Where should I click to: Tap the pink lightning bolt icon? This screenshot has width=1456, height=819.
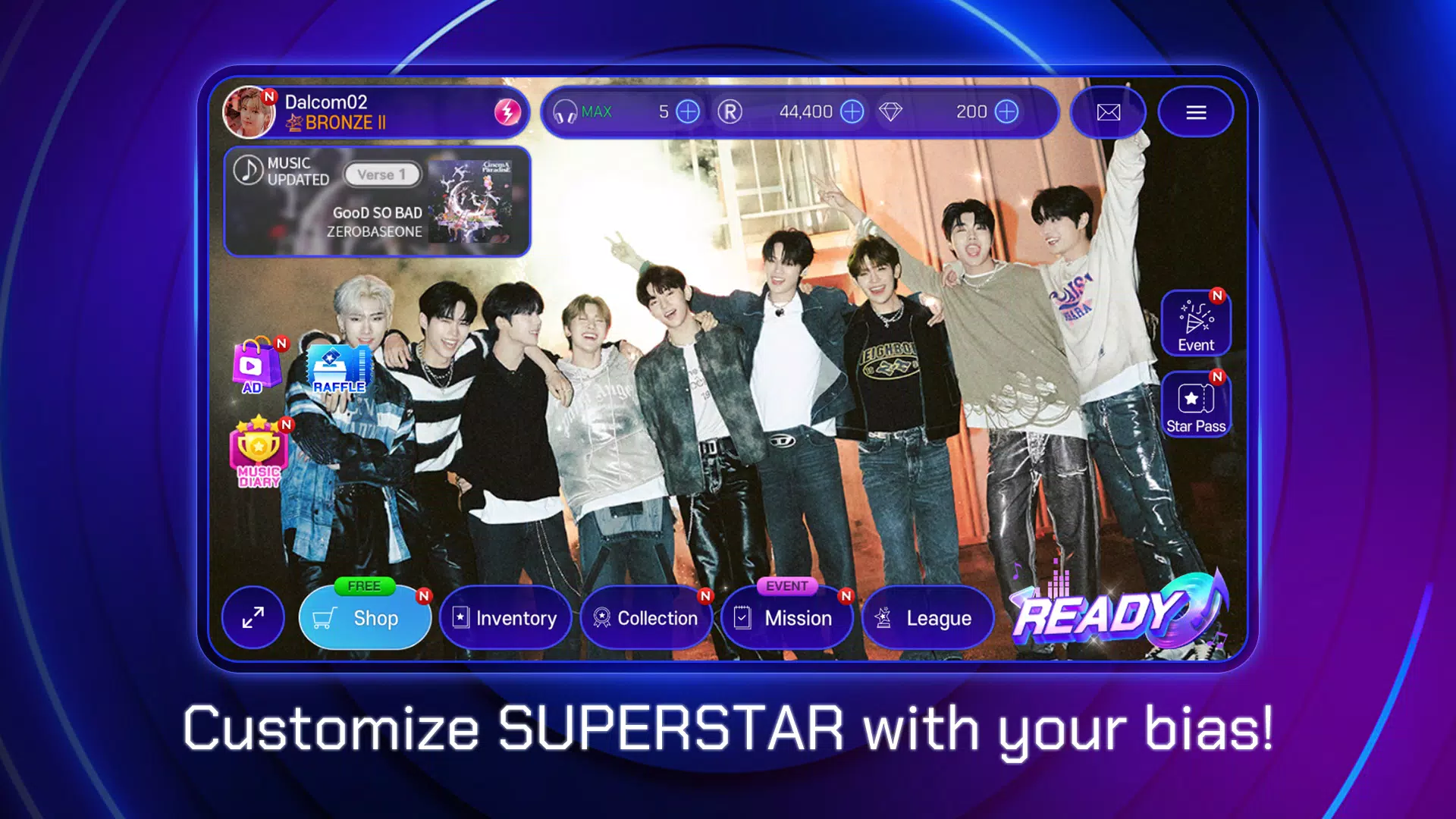coord(507,112)
